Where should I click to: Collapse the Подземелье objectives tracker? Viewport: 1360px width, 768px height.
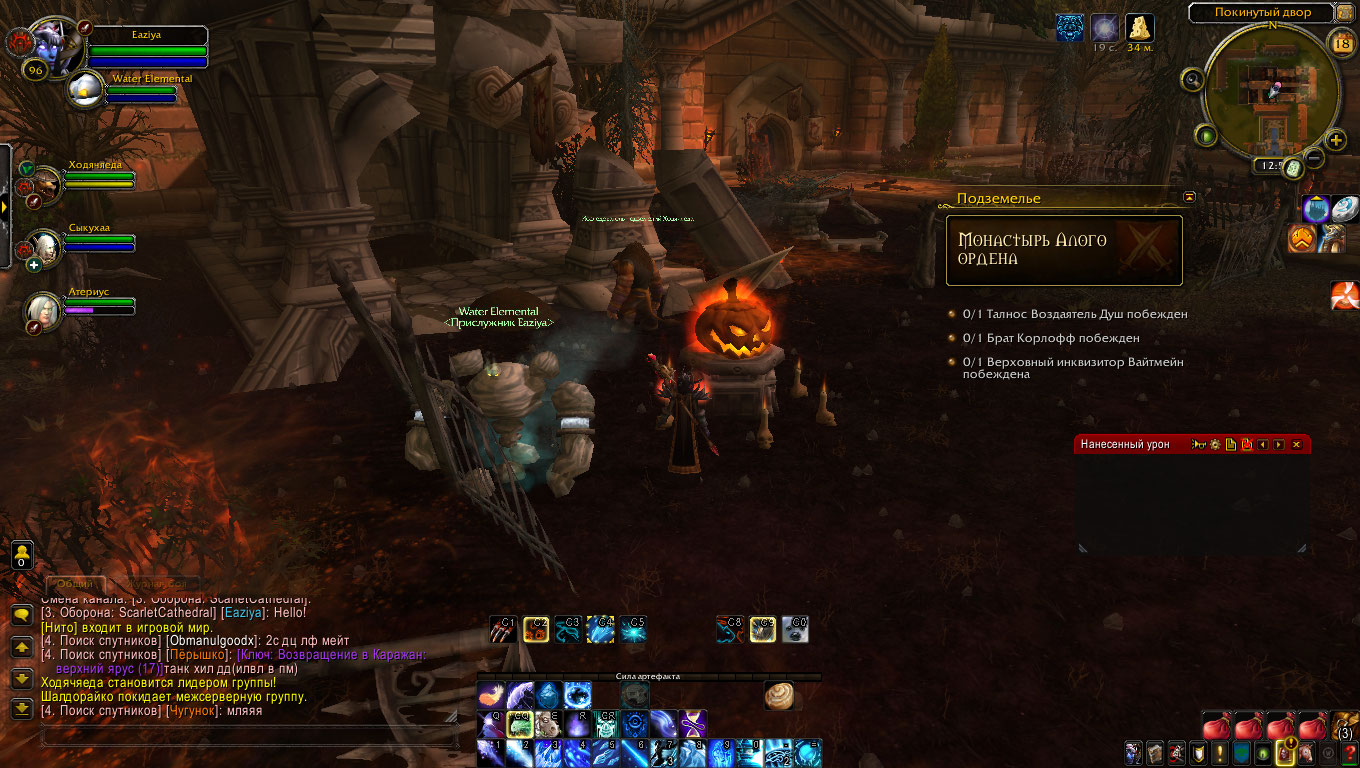click(x=1189, y=197)
